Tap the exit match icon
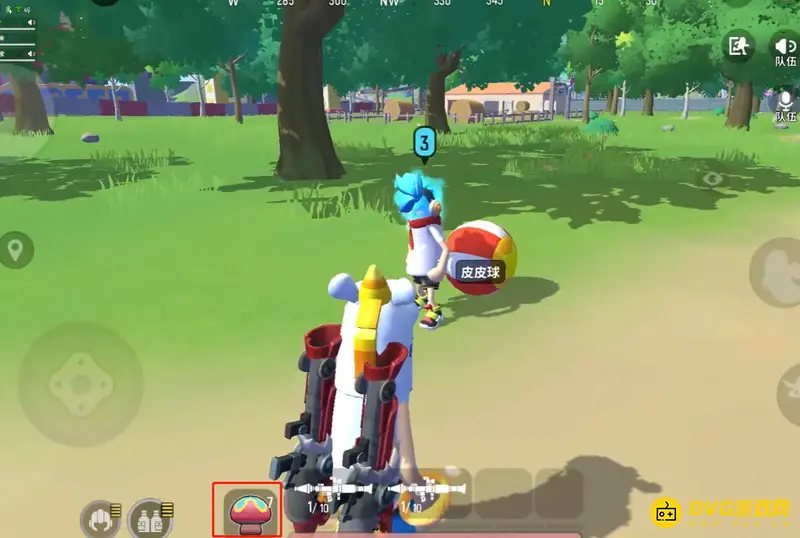The width and height of the screenshot is (800, 538). click(x=738, y=46)
